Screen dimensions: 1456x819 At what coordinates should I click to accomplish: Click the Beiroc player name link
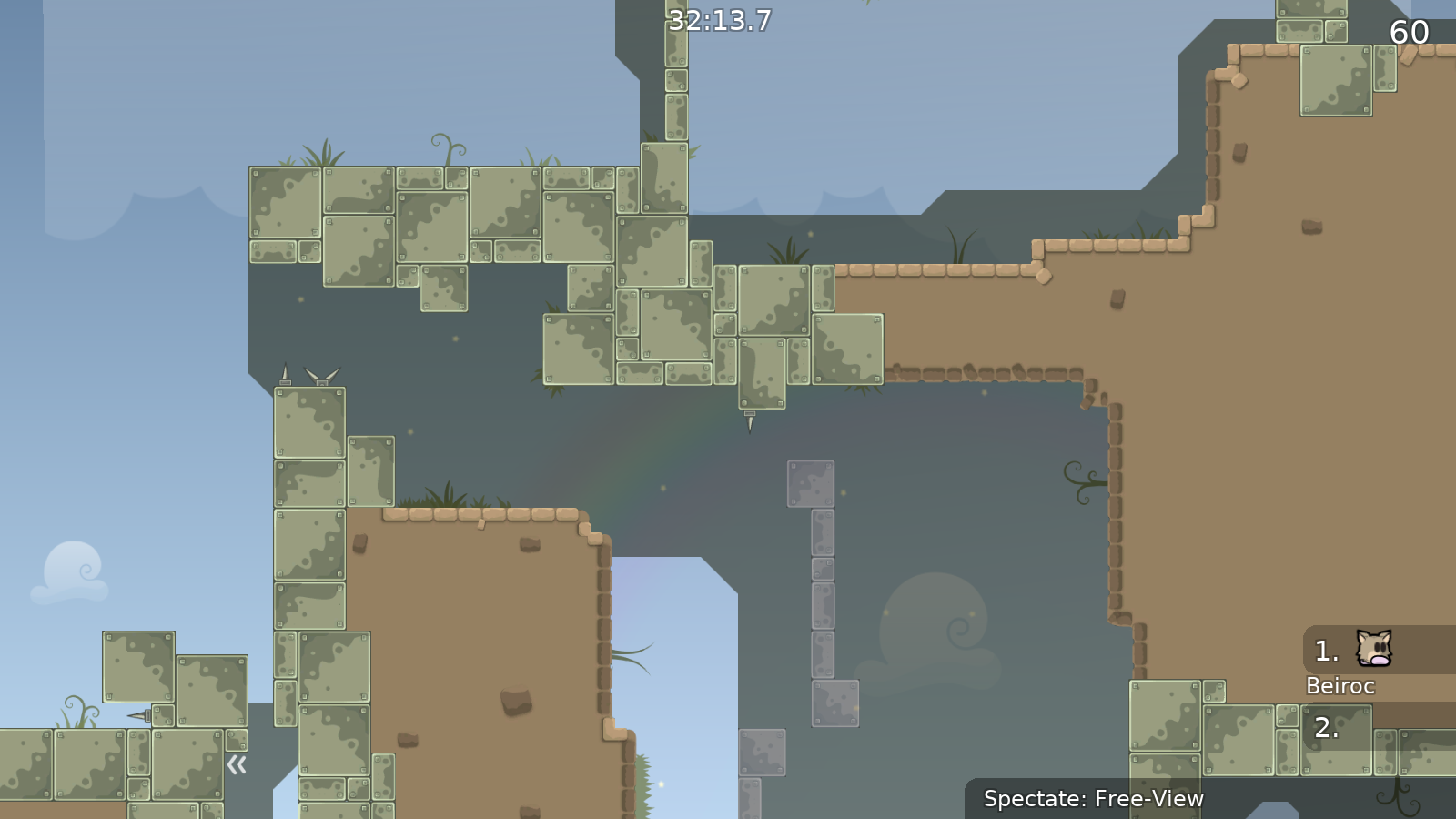pyautogui.click(x=1340, y=686)
